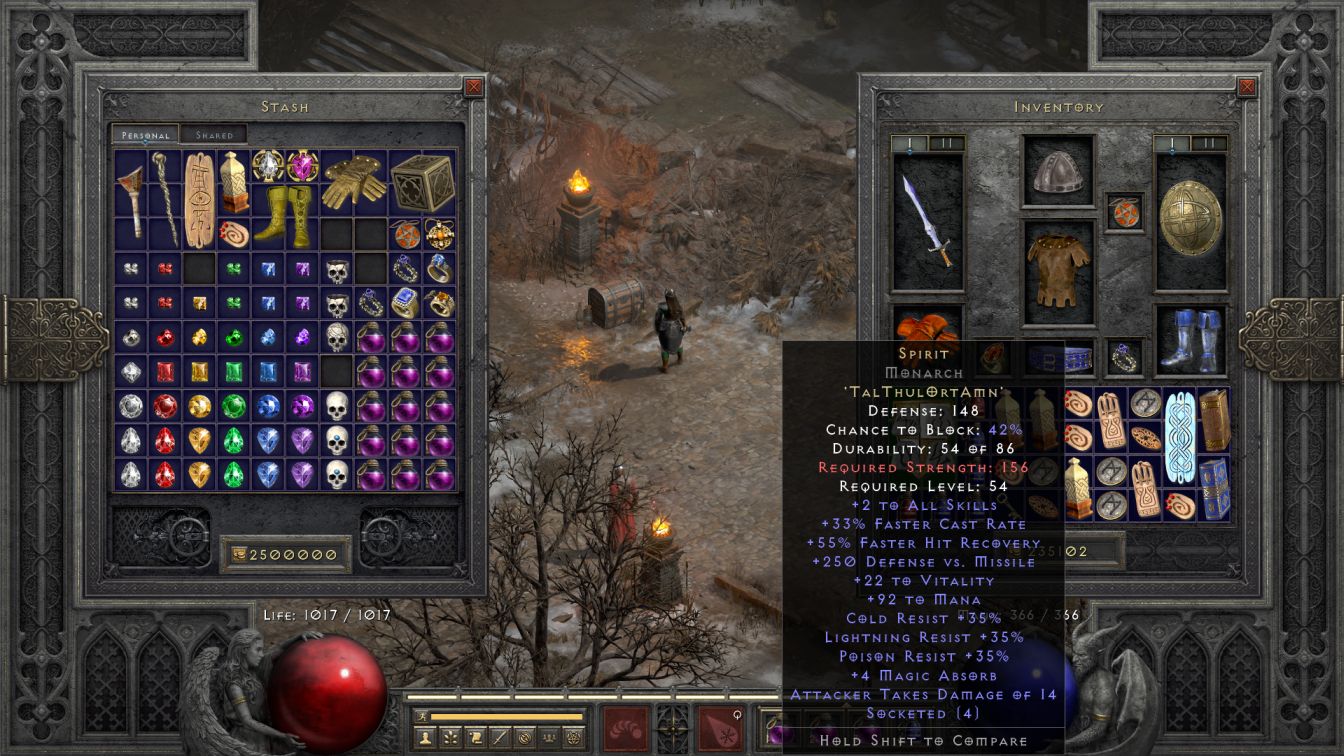Screen dimensions: 1344x756
Task: Open the character screen from mini panel
Action: pyautogui.click(x=427, y=739)
